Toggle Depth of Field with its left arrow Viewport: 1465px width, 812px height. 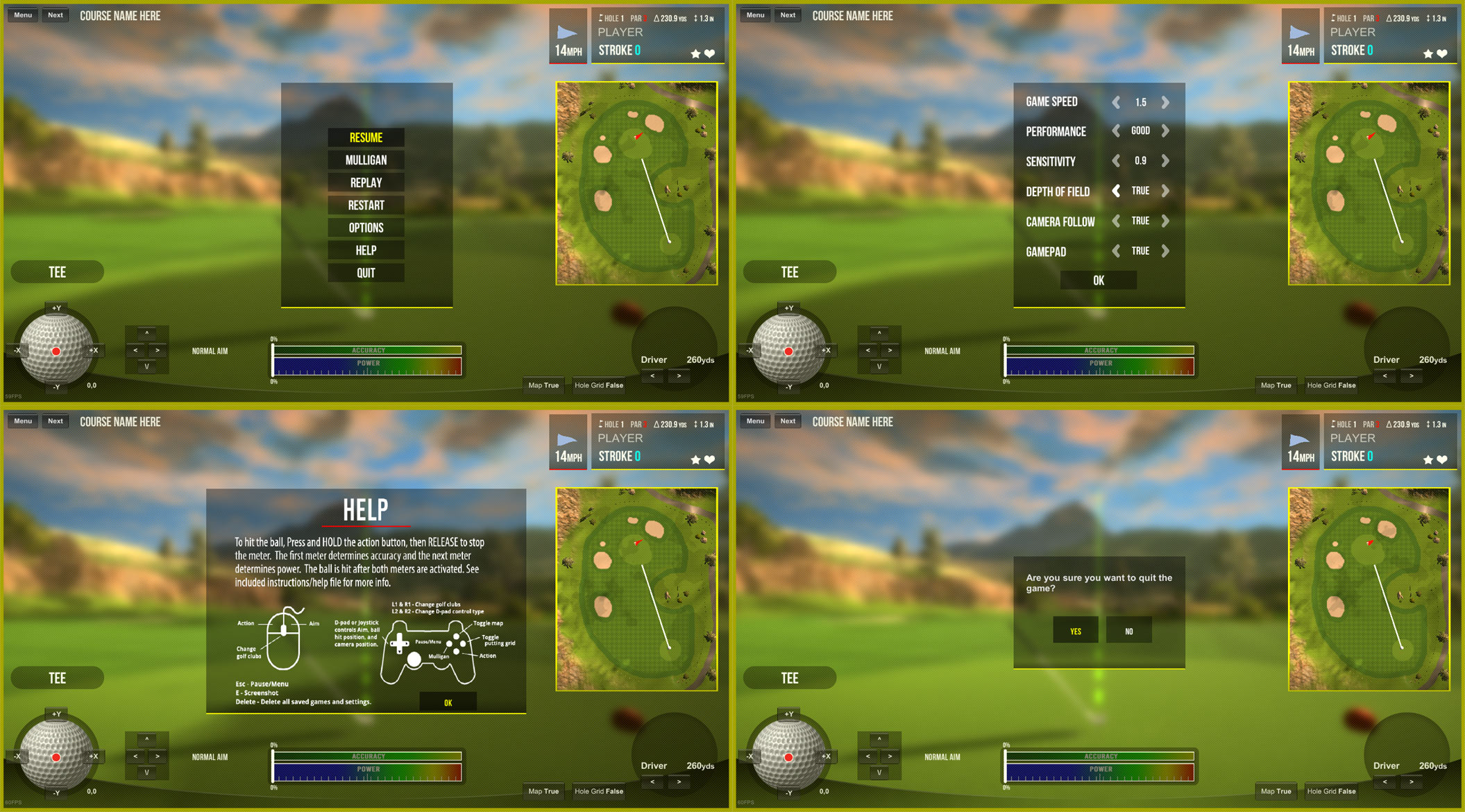[1116, 191]
